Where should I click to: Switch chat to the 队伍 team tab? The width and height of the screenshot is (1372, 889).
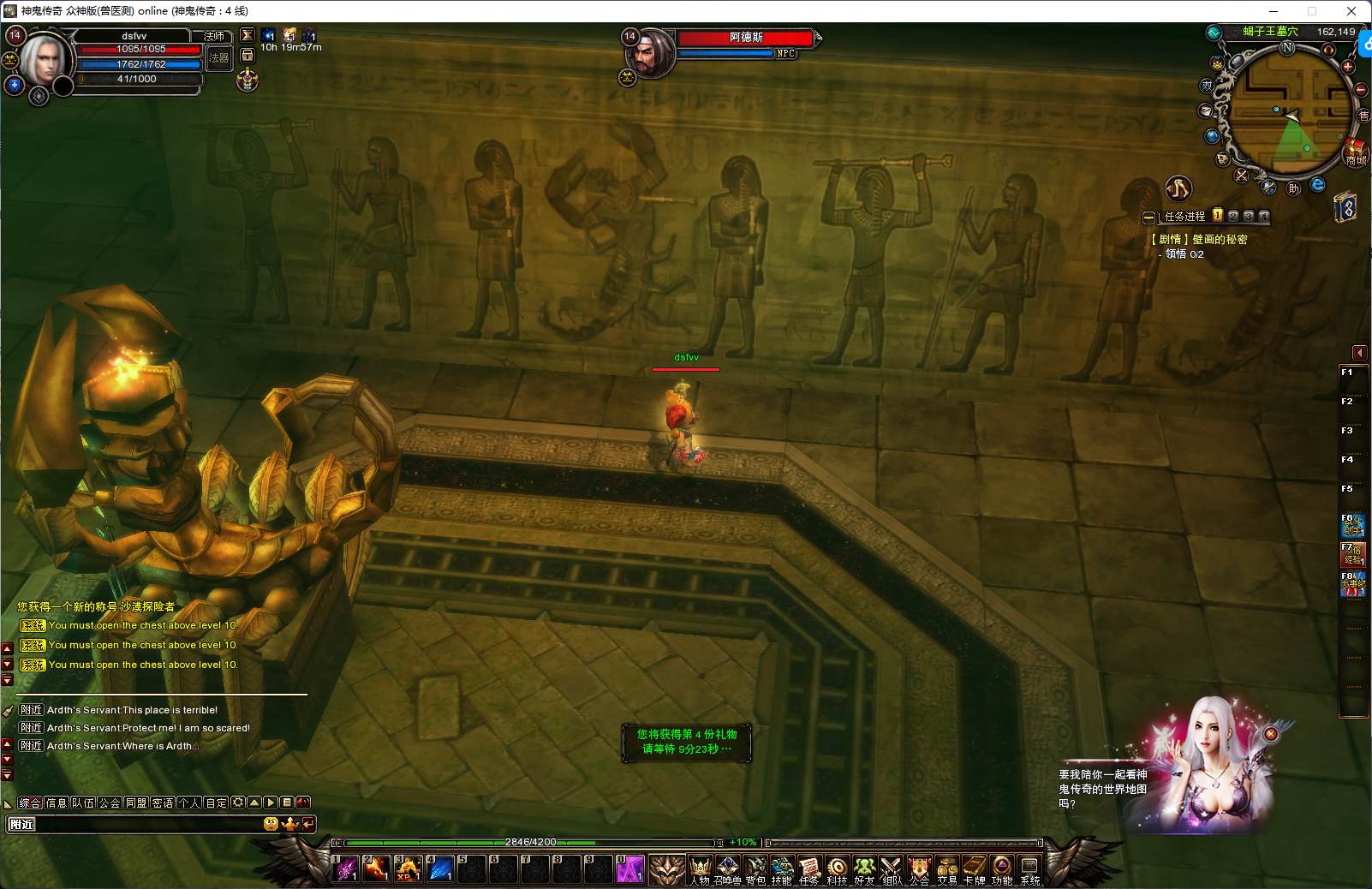point(83,802)
